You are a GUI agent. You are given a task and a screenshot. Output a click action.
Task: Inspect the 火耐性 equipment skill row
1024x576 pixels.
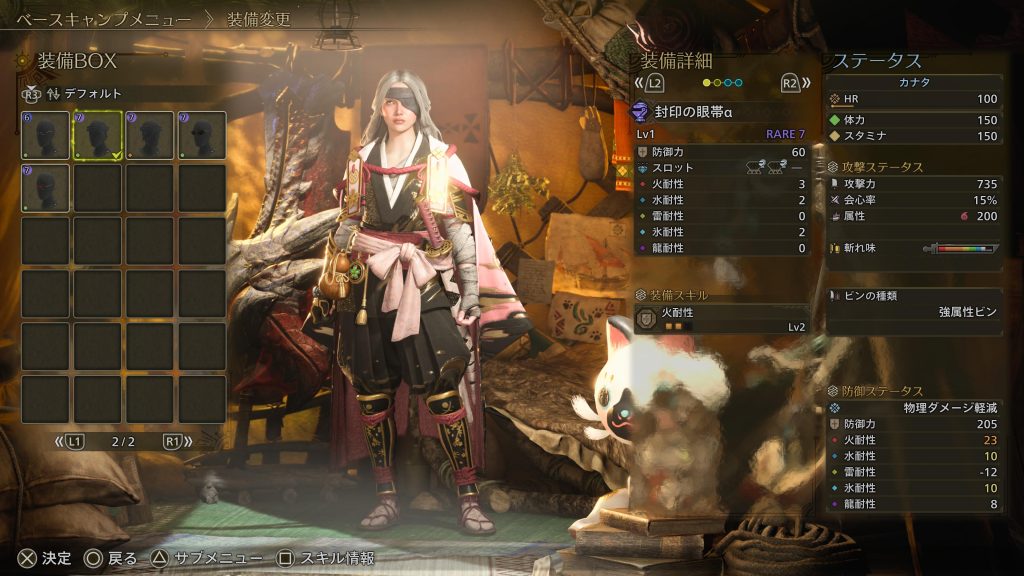[721, 318]
